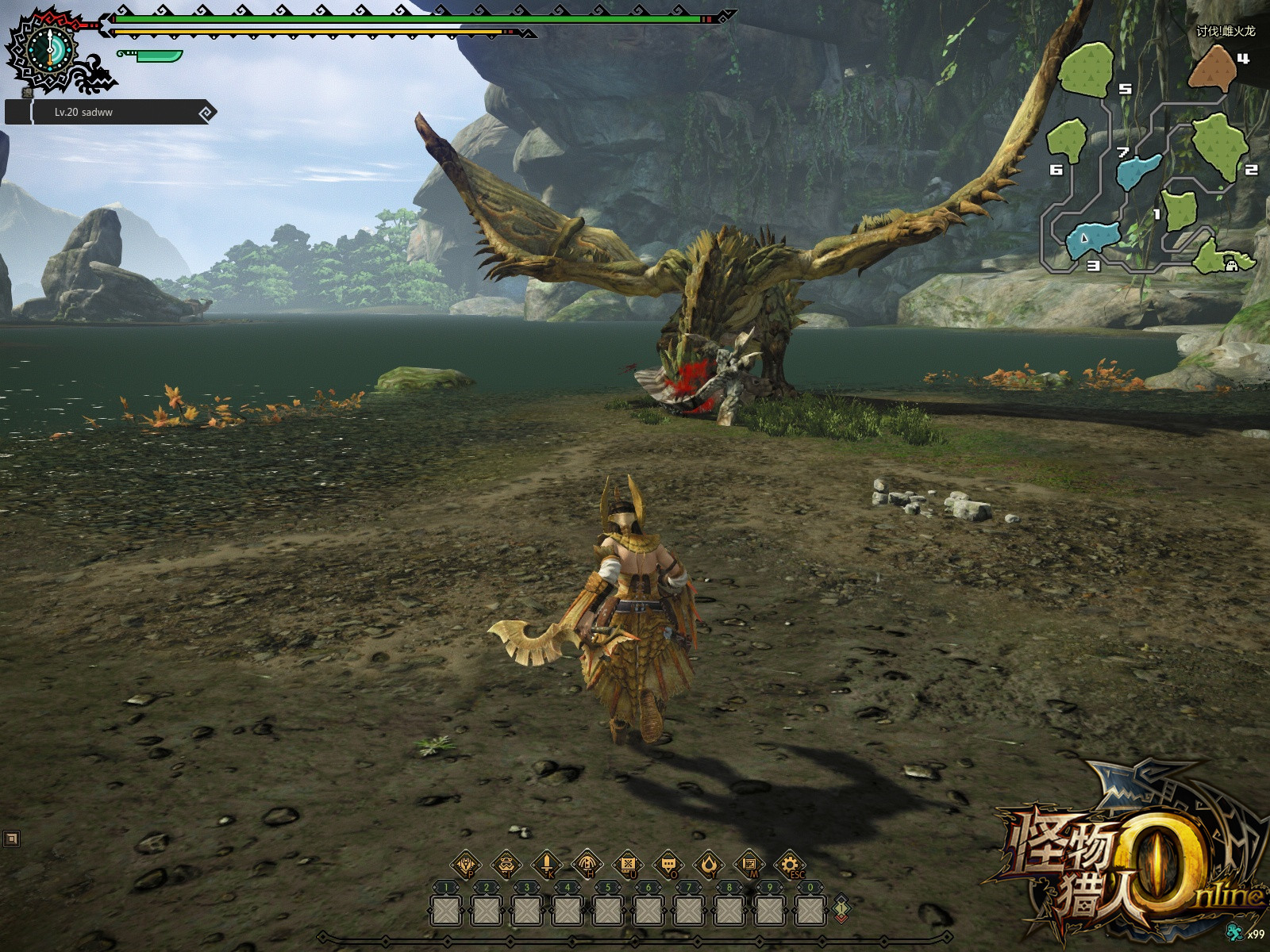Click the small square icon at left edge
The height and width of the screenshot is (952, 1270).
click(11, 839)
